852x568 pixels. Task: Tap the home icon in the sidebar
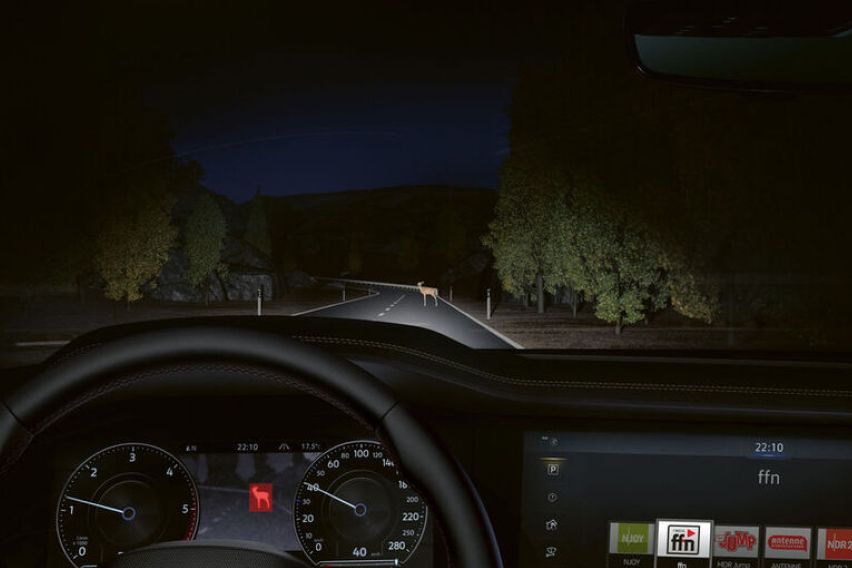click(552, 524)
